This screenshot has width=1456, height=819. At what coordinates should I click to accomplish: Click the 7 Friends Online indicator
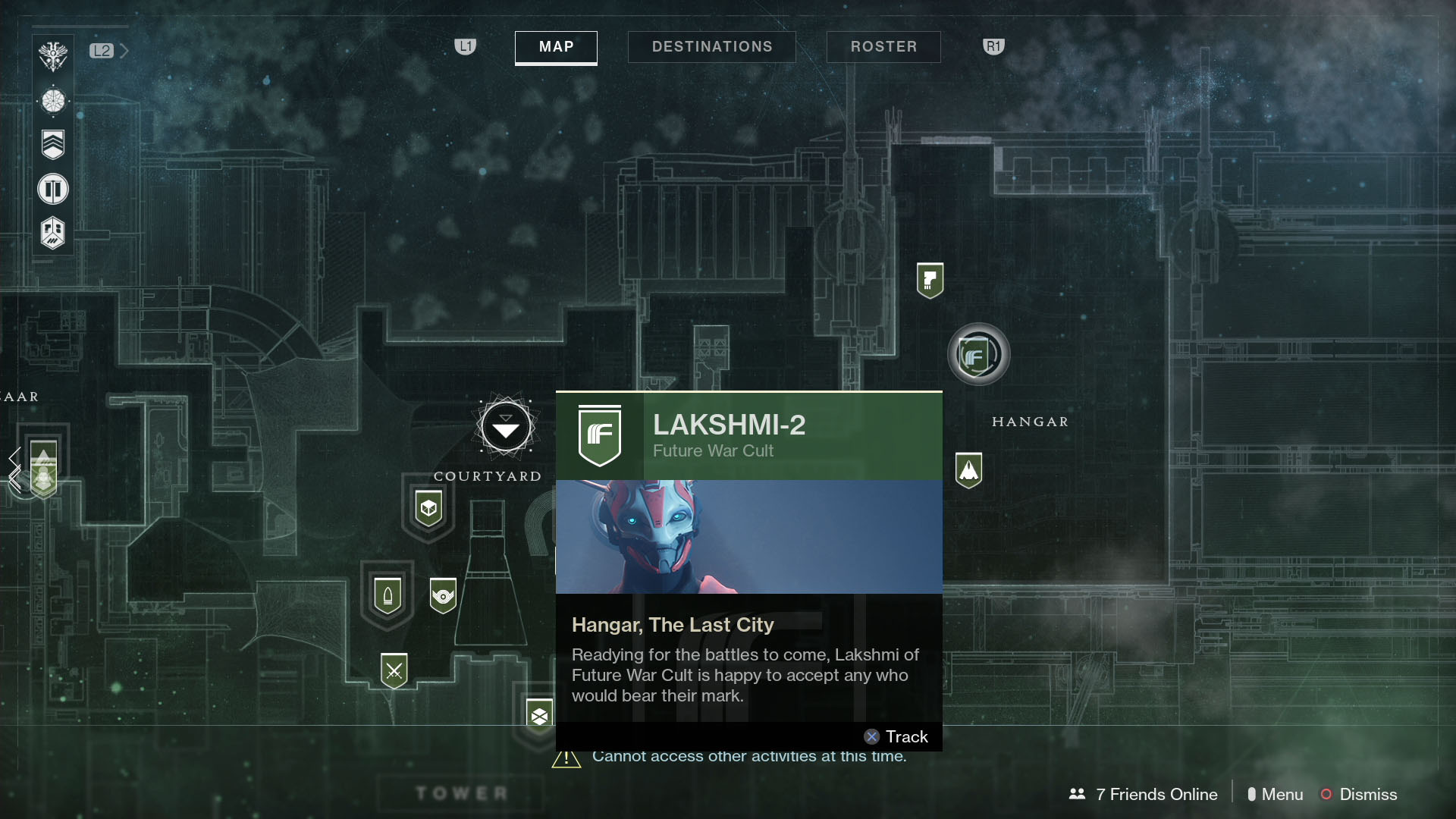pyautogui.click(x=1155, y=795)
